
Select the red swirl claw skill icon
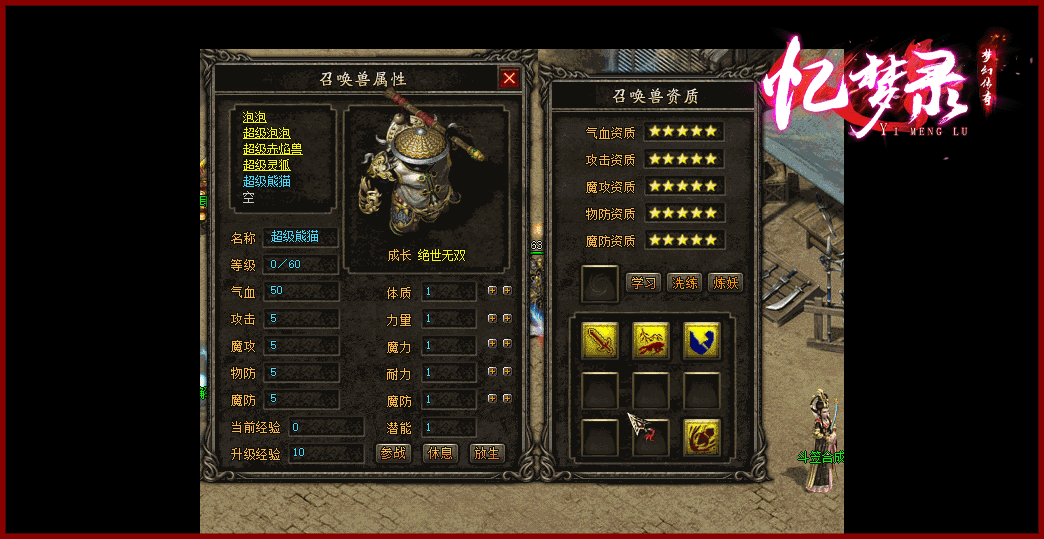click(702, 437)
